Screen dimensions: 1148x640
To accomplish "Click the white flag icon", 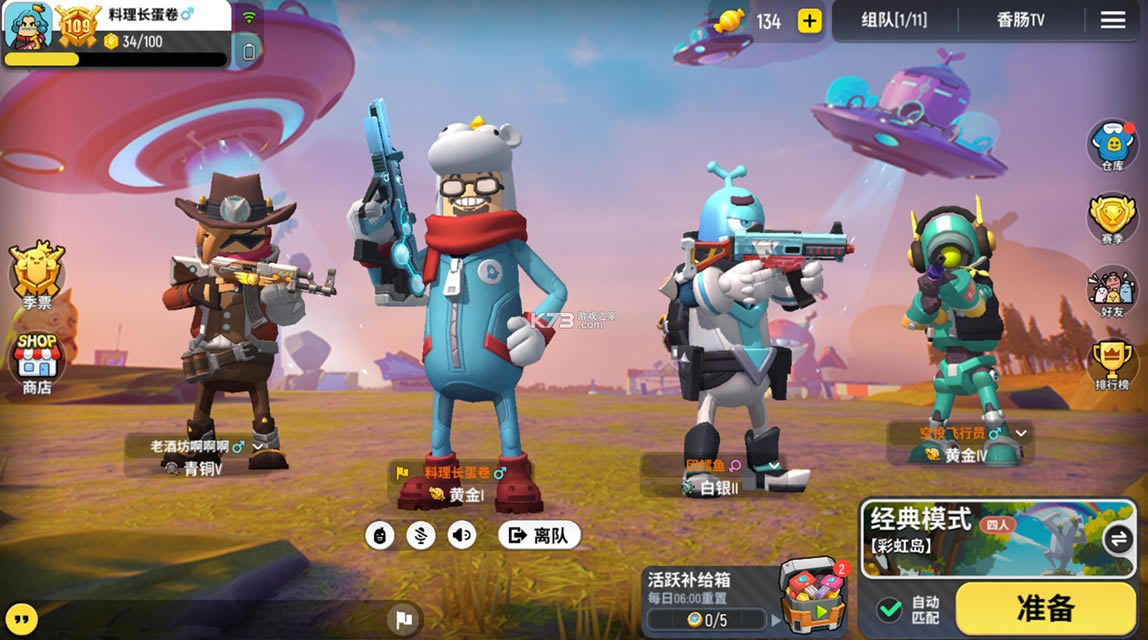I will pyautogui.click(x=404, y=619).
